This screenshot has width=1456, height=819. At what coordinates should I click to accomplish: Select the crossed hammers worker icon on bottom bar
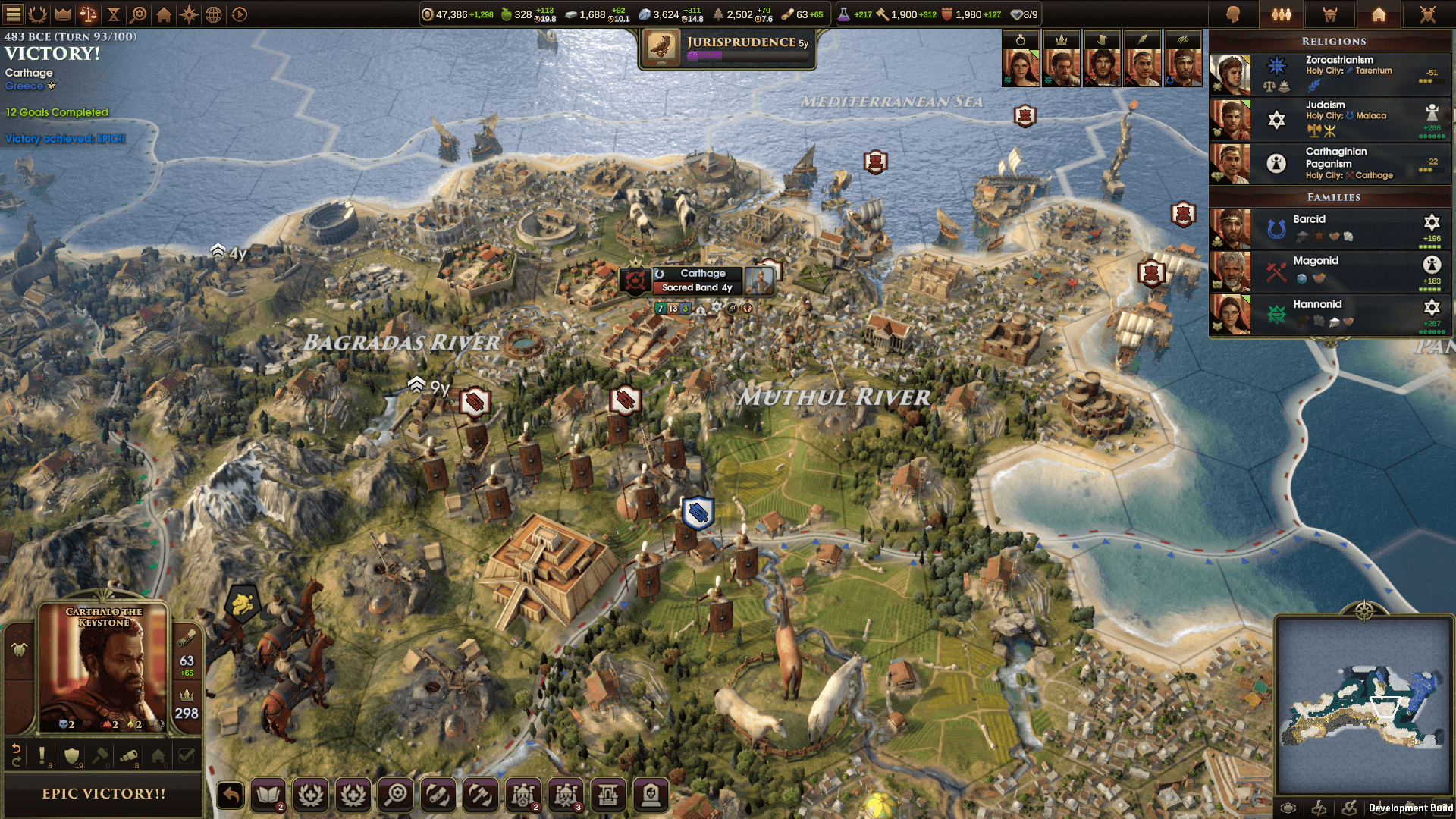coord(480,795)
